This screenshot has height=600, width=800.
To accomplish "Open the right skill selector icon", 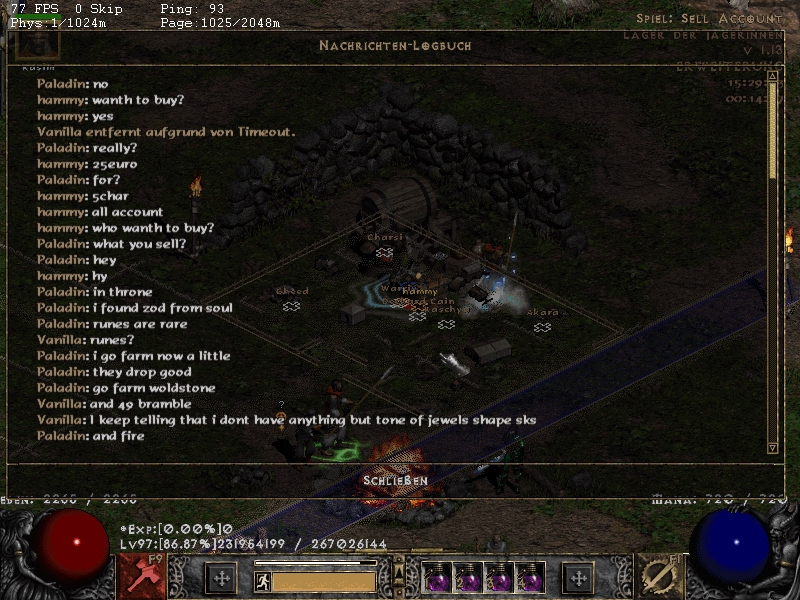I will point(659,576).
